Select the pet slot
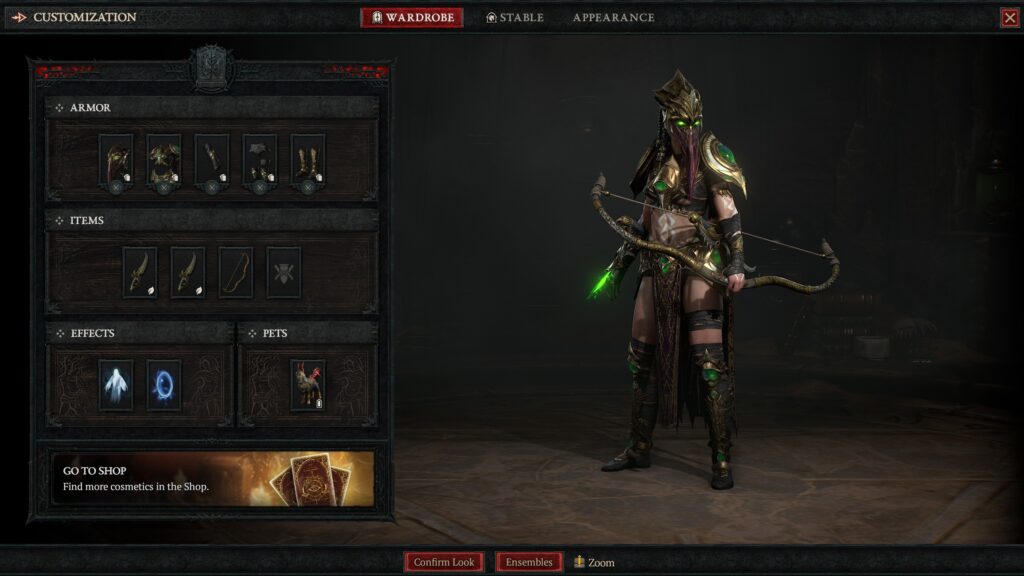 tap(307, 385)
